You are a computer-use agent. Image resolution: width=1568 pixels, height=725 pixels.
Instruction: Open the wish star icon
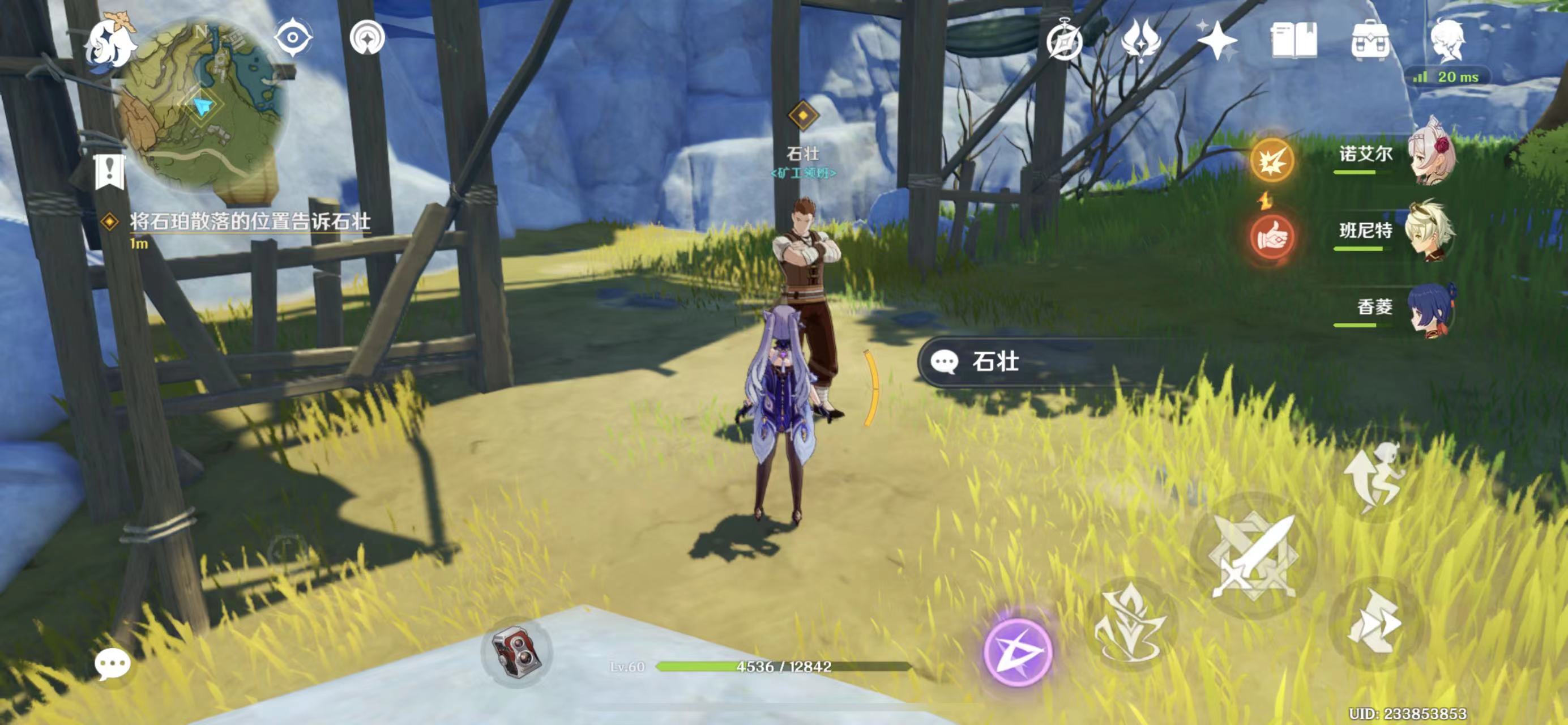tap(1216, 41)
